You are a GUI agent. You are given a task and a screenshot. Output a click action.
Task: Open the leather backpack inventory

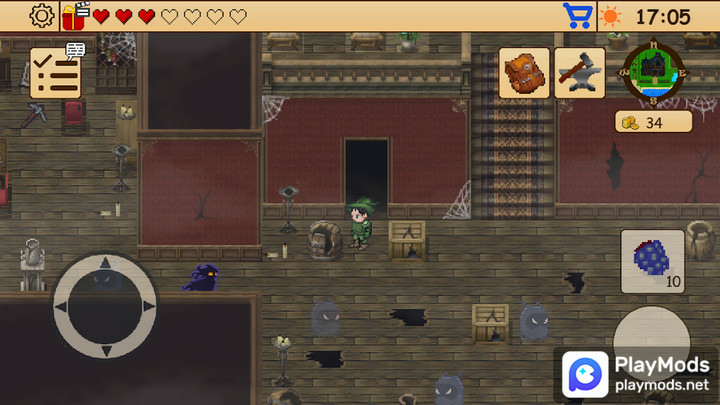pyautogui.click(x=524, y=73)
